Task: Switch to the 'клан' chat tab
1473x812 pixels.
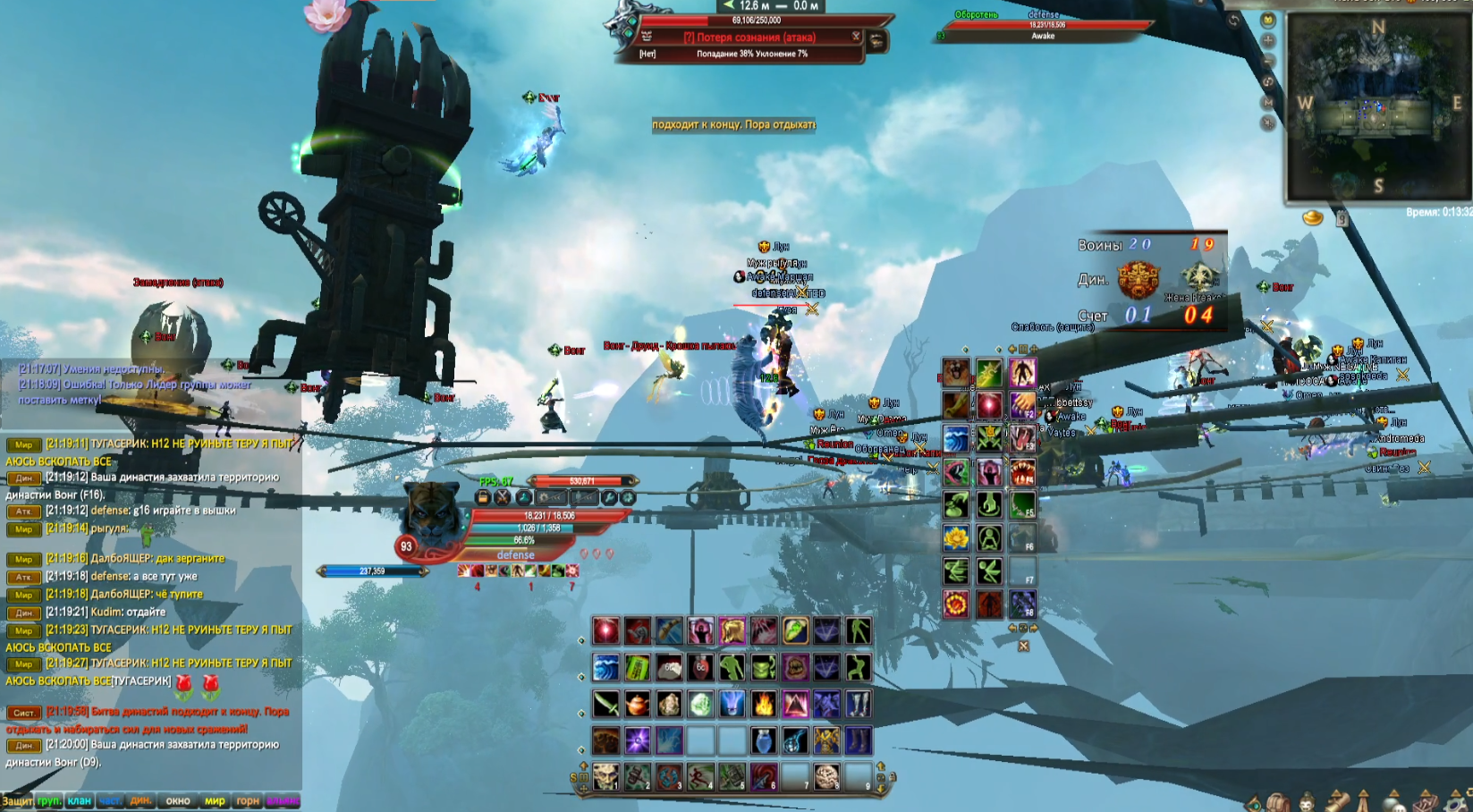Action: 80,800
